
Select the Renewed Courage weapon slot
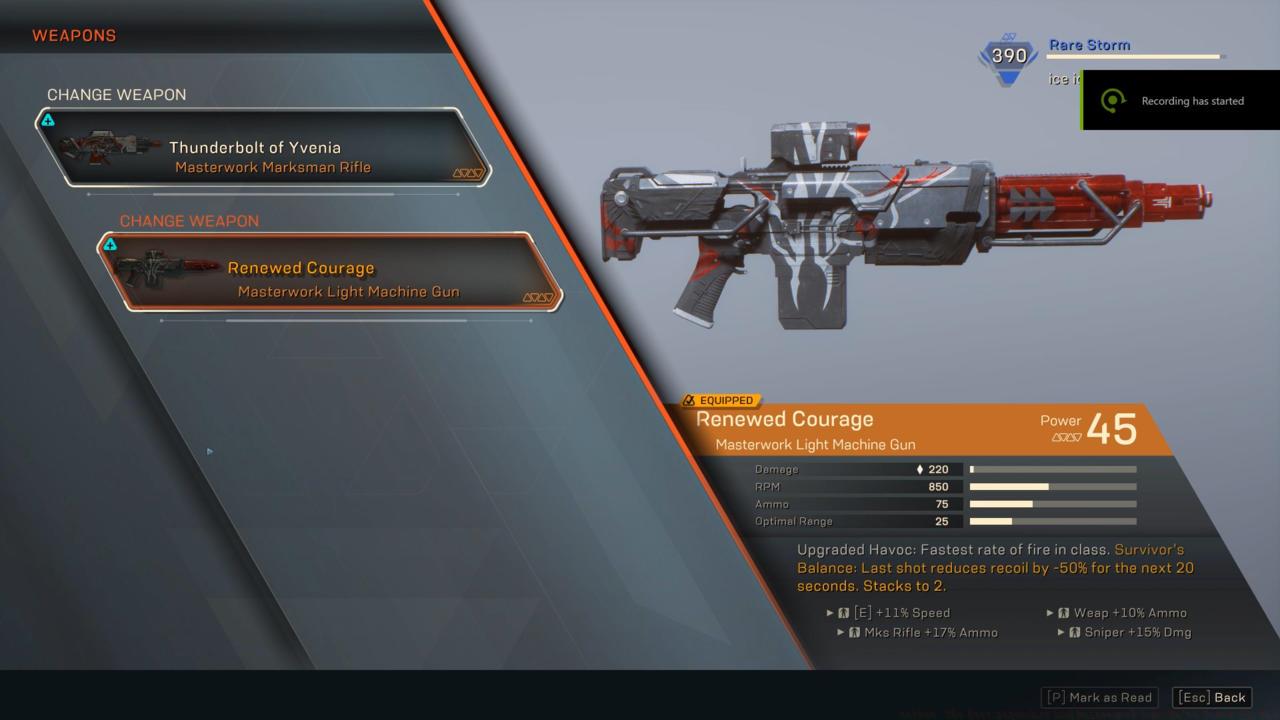330,272
